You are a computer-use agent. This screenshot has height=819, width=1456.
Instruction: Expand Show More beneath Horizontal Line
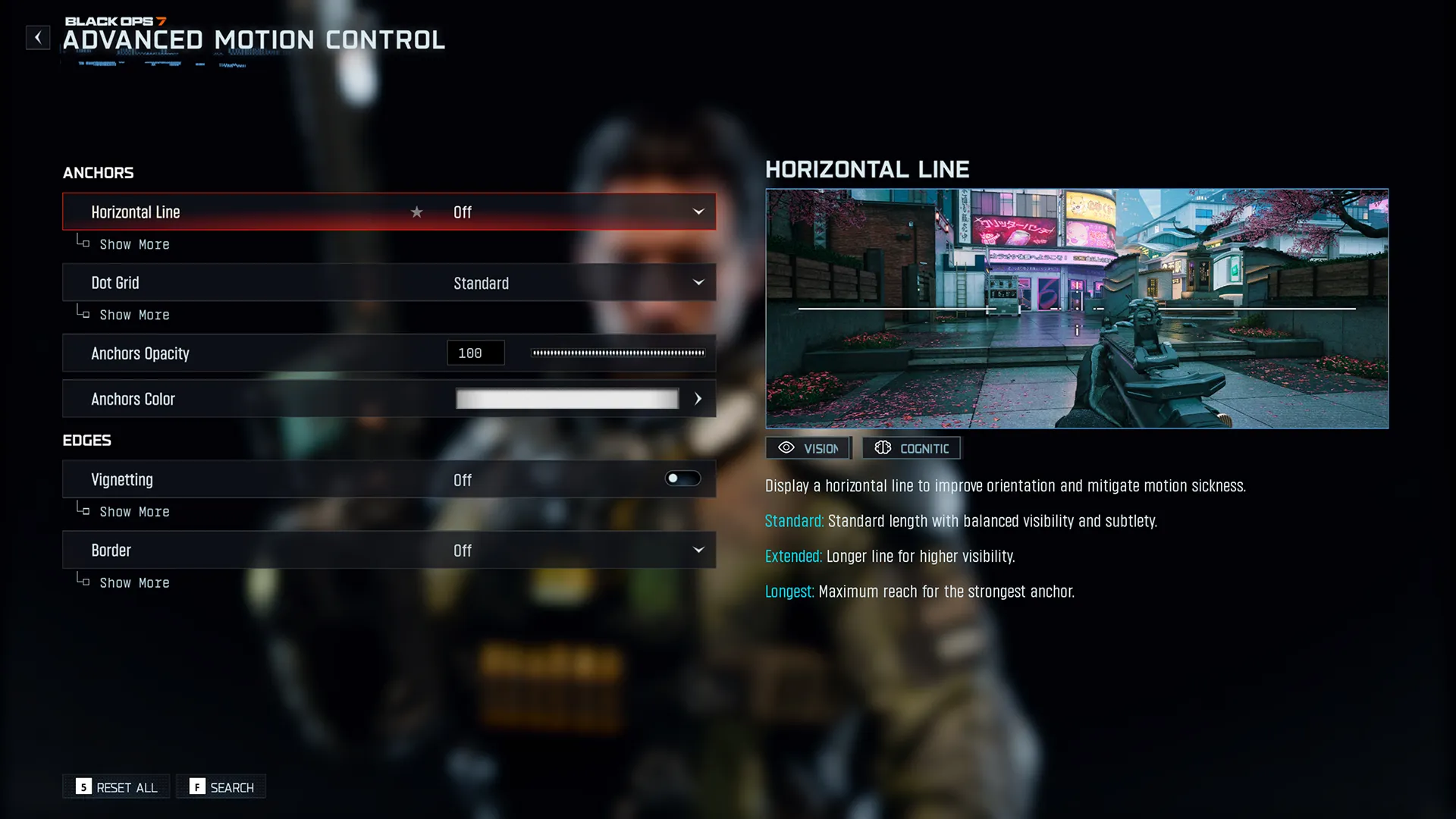pyautogui.click(x=134, y=244)
